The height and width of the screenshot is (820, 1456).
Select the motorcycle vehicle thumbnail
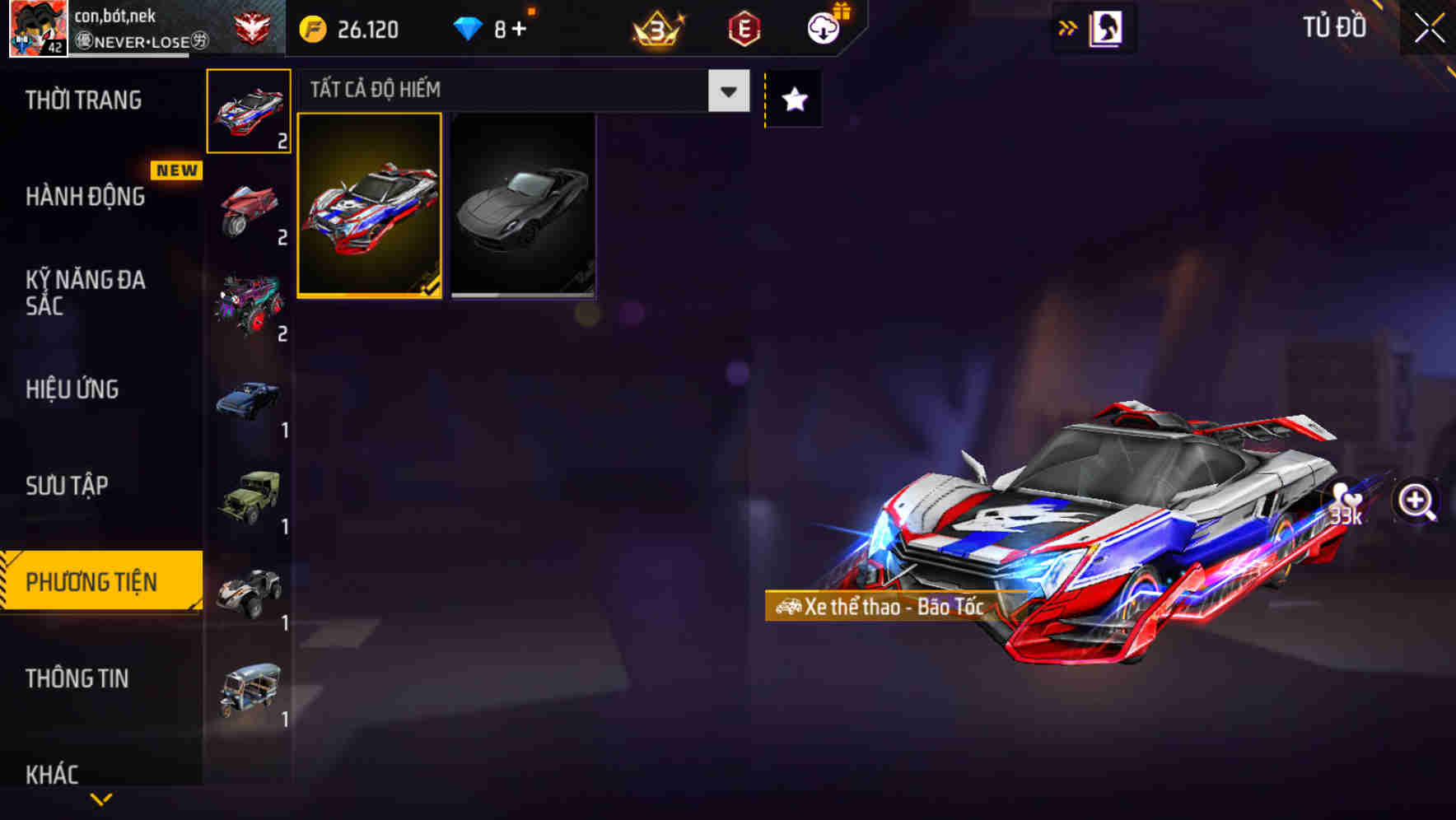point(248,212)
